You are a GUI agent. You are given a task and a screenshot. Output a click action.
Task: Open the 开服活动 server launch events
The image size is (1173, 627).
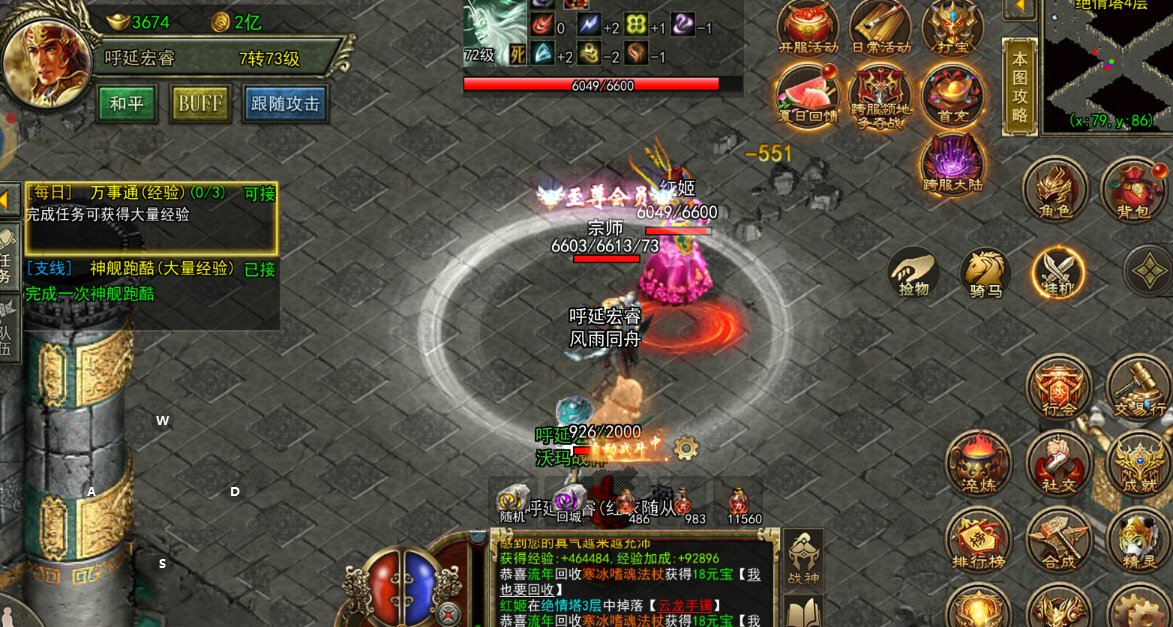(808, 27)
